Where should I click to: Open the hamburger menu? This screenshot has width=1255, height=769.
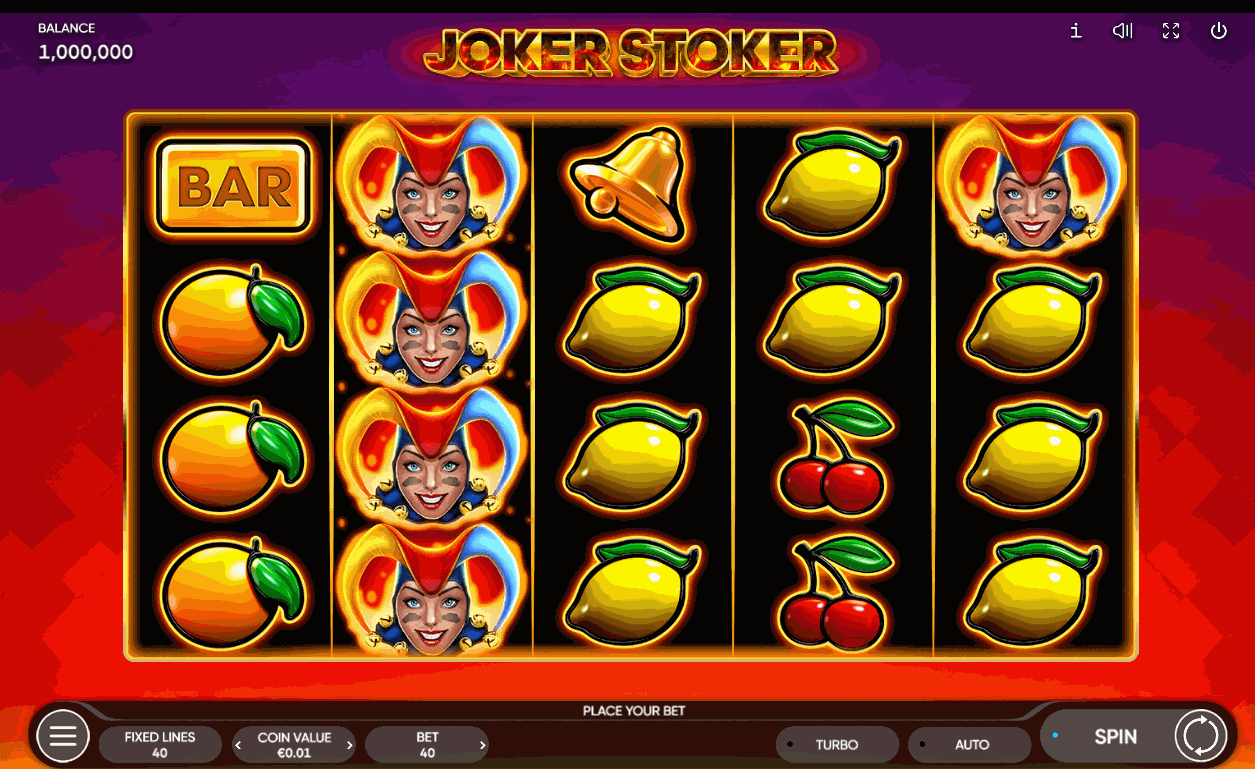(63, 737)
